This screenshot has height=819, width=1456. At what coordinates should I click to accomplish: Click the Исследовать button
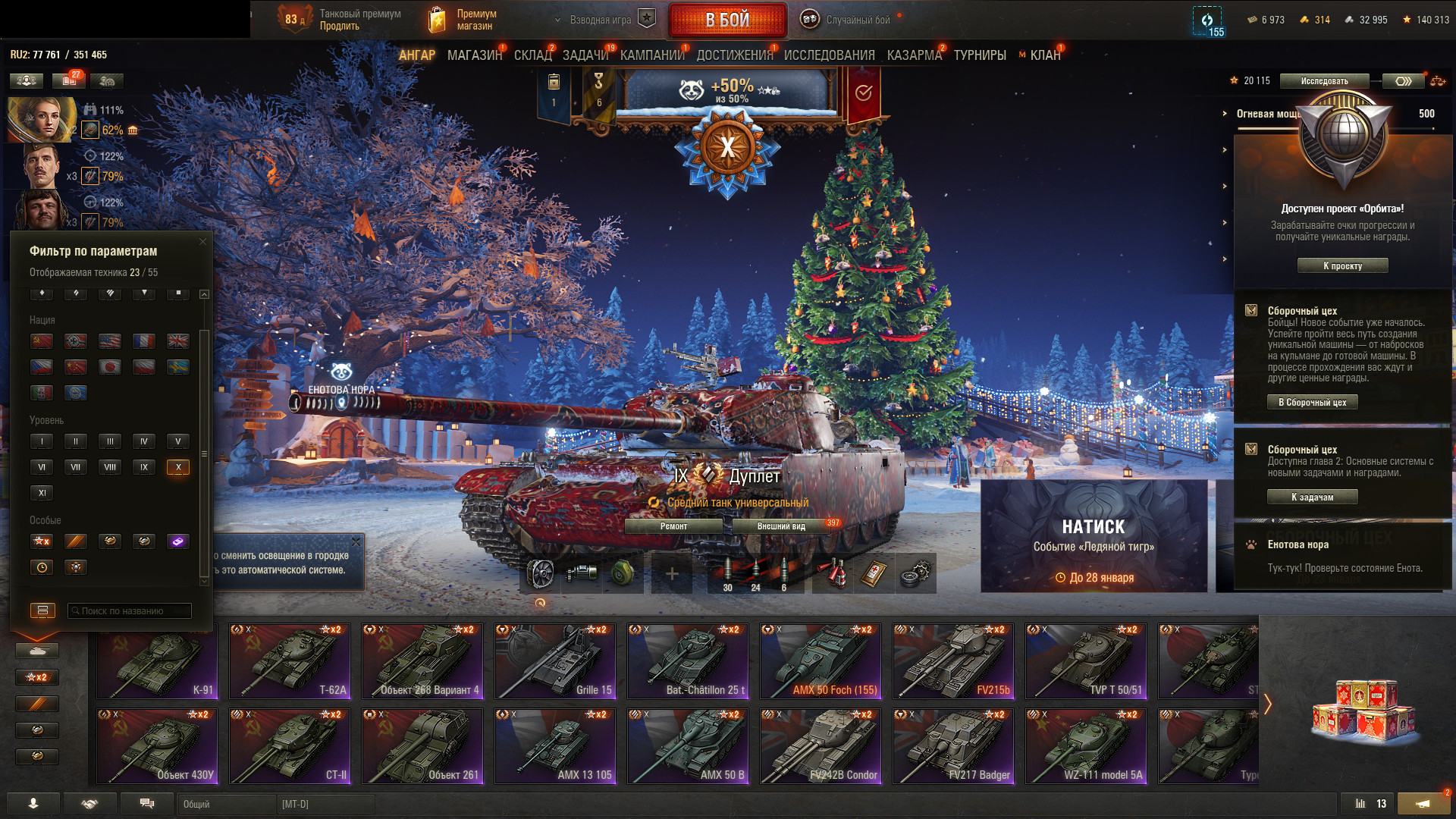[x=1324, y=81]
